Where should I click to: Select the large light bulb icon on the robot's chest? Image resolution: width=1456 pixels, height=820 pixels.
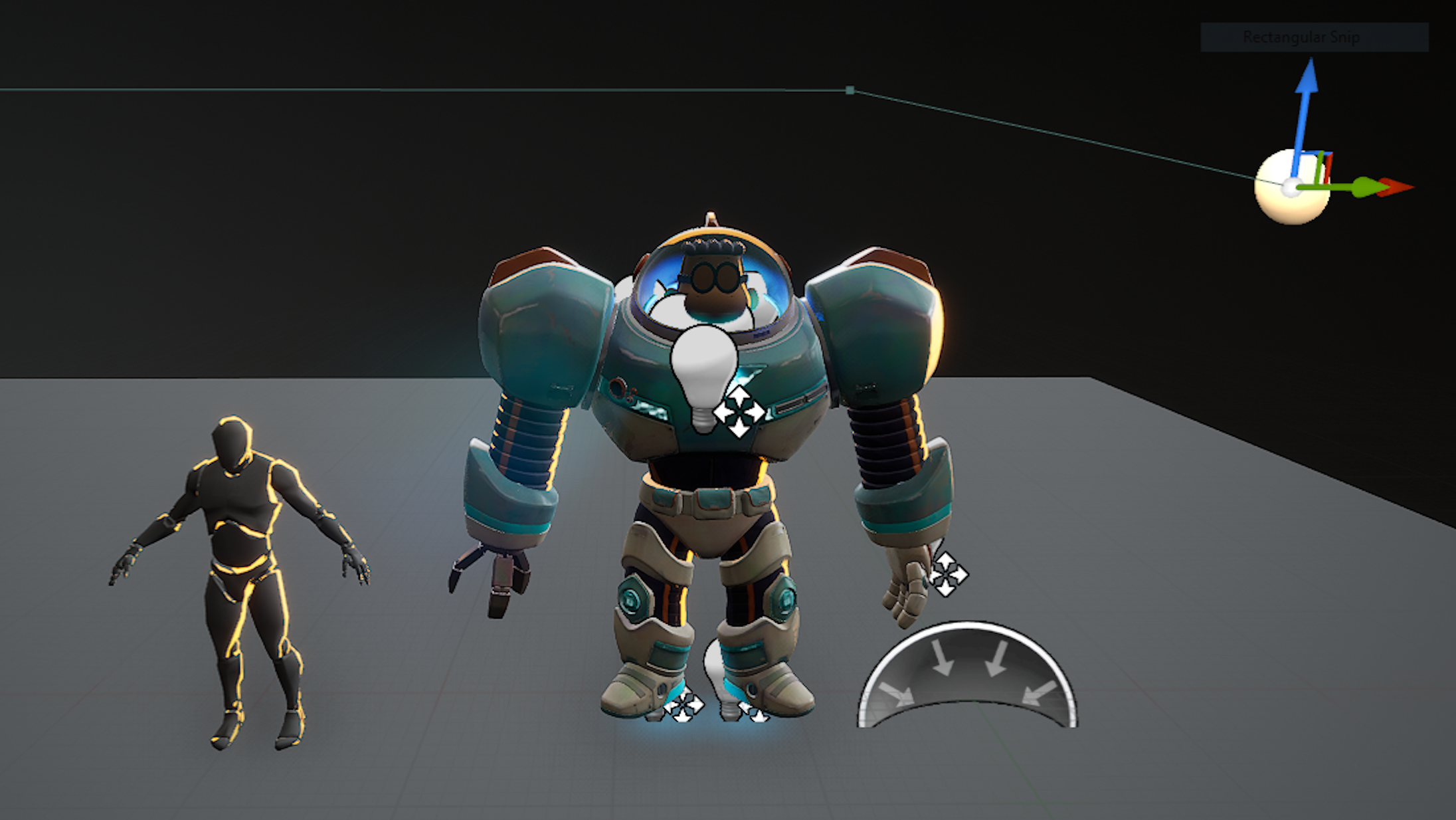coord(703,373)
